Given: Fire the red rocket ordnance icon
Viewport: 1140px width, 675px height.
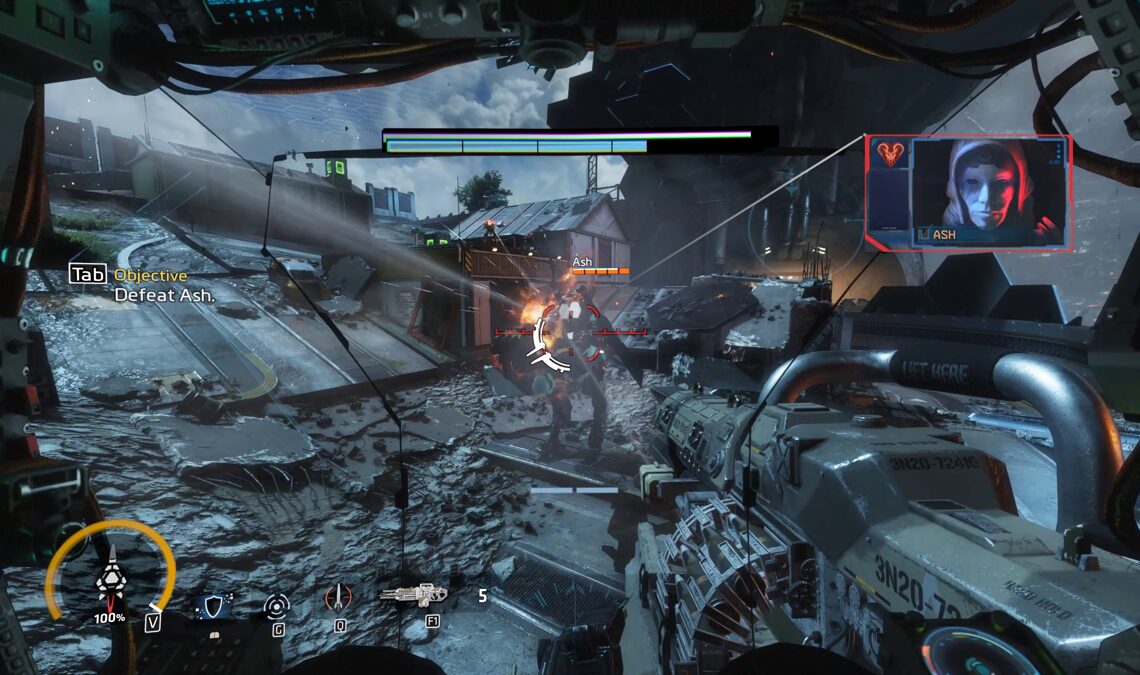Looking at the screenshot, I should 339,598.
